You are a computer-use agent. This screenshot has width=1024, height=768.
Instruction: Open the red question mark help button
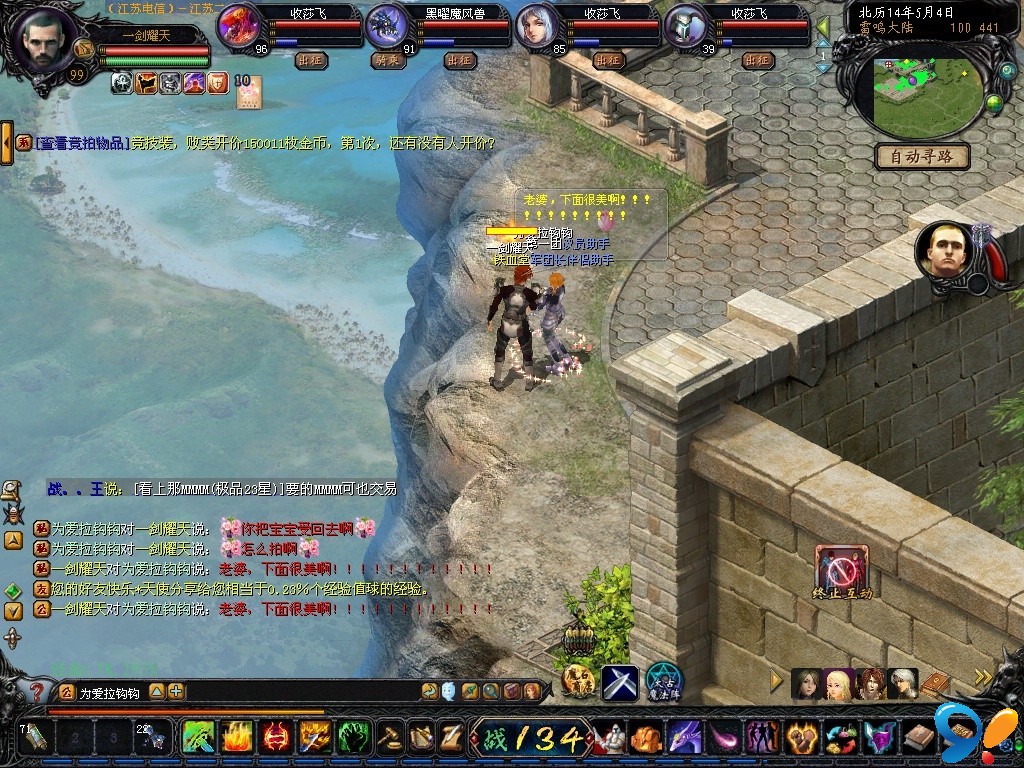click(37, 691)
